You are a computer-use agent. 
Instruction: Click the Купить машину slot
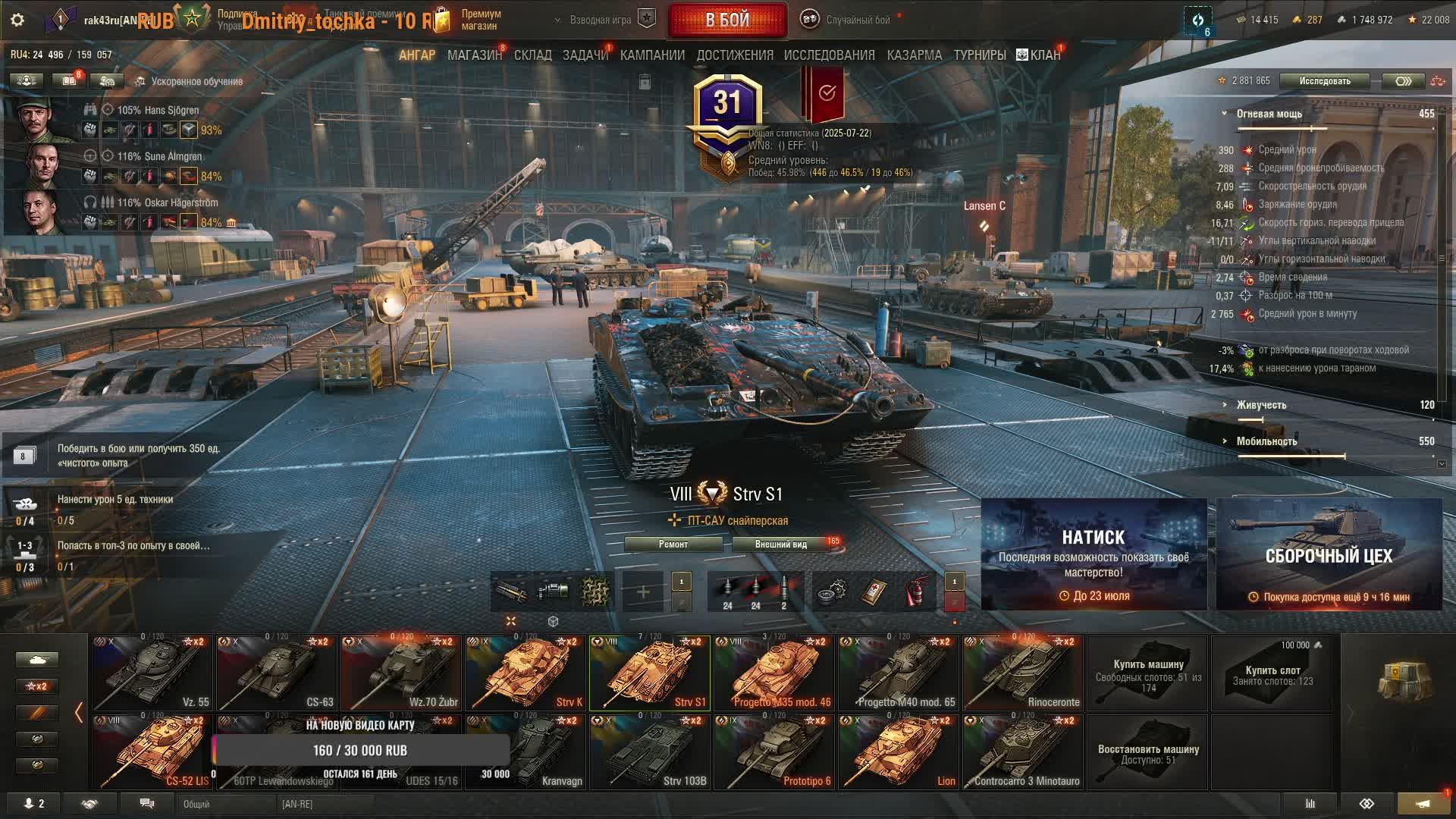1147,673
